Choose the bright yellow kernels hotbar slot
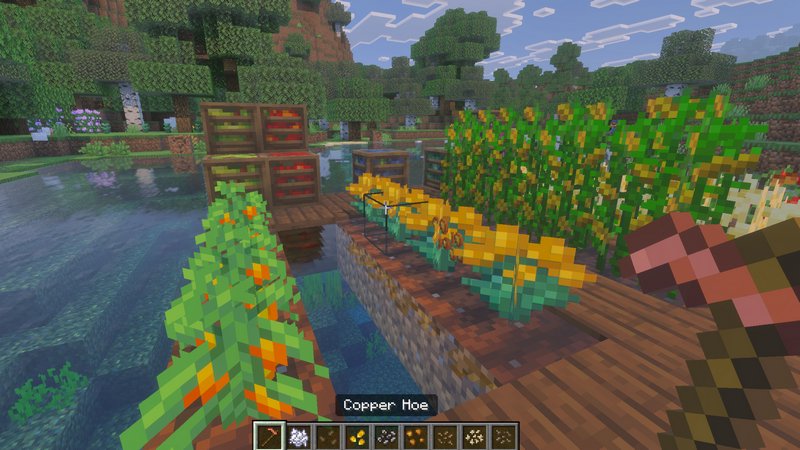 (356, 435)
